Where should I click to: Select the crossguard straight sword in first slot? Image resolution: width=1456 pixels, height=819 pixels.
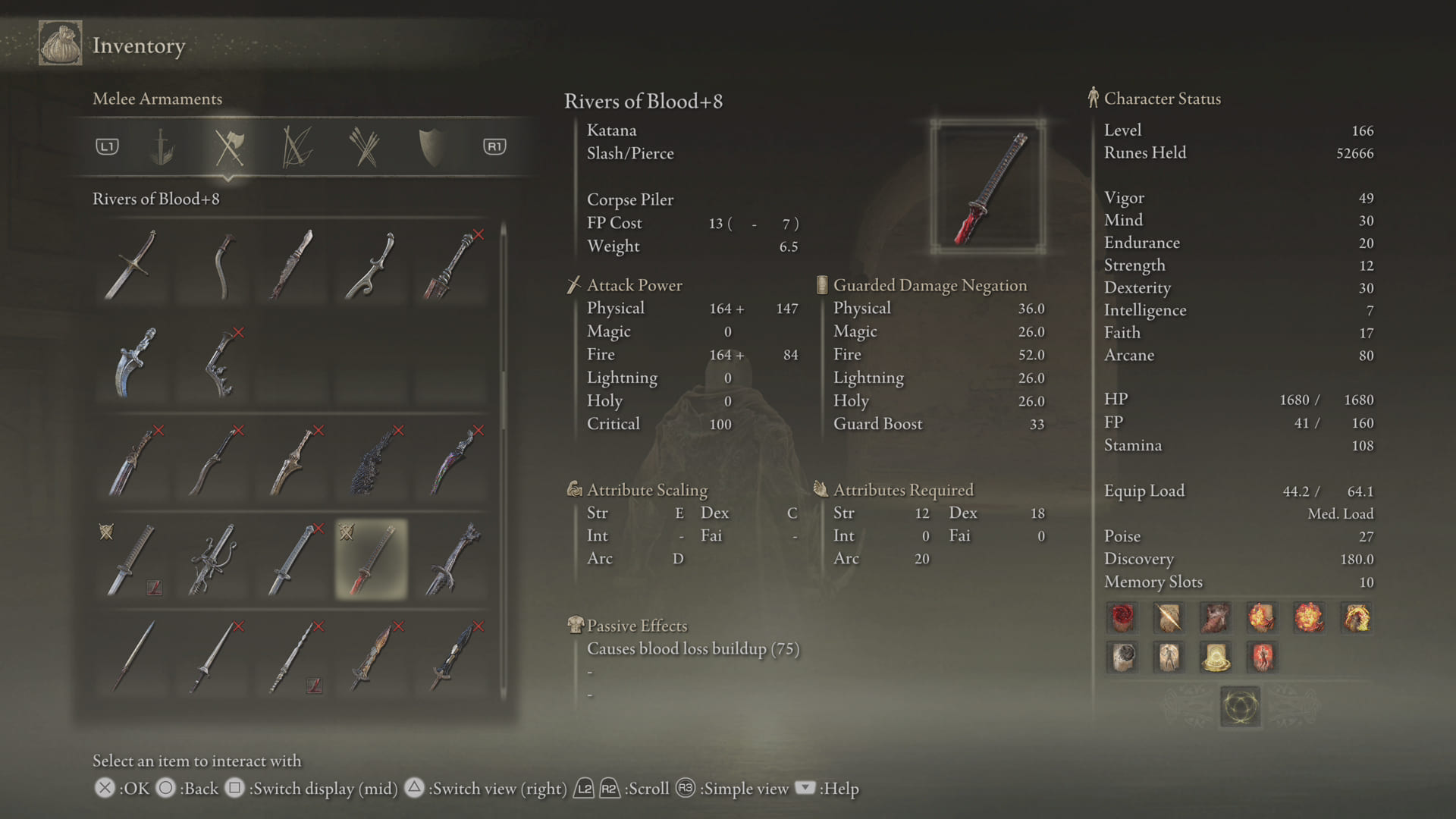coord(132,265)
